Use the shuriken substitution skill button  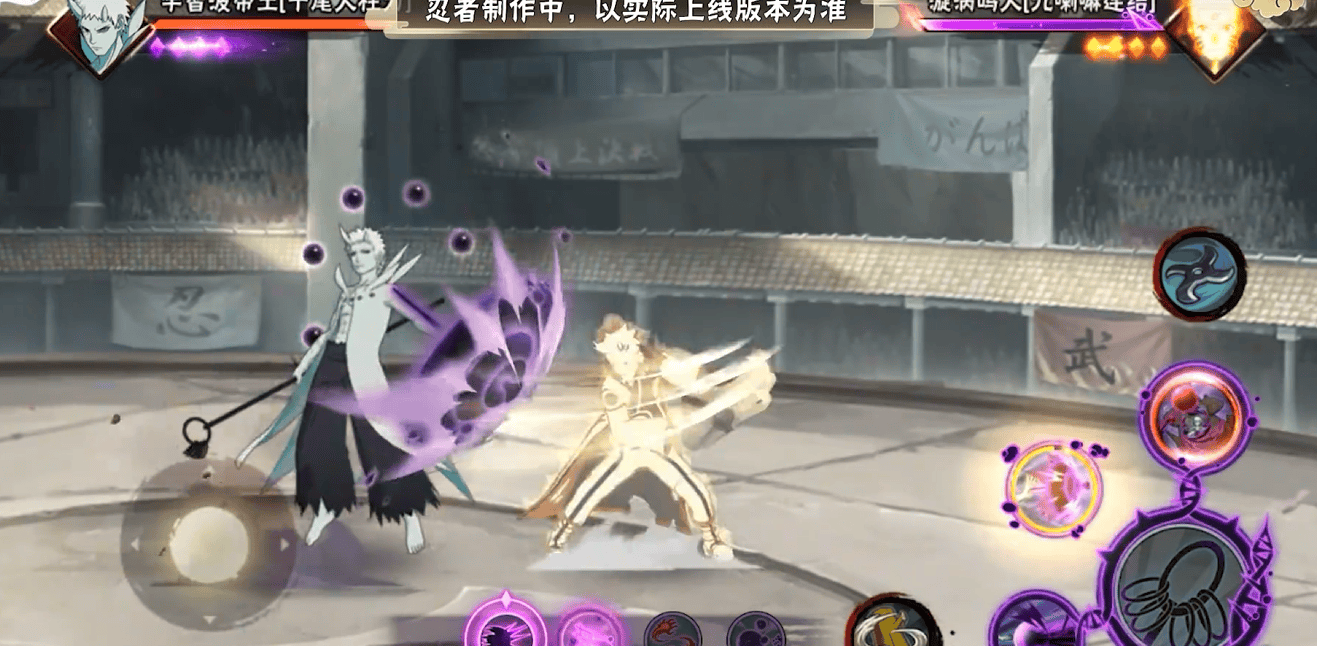click(x=1199, y=274)
